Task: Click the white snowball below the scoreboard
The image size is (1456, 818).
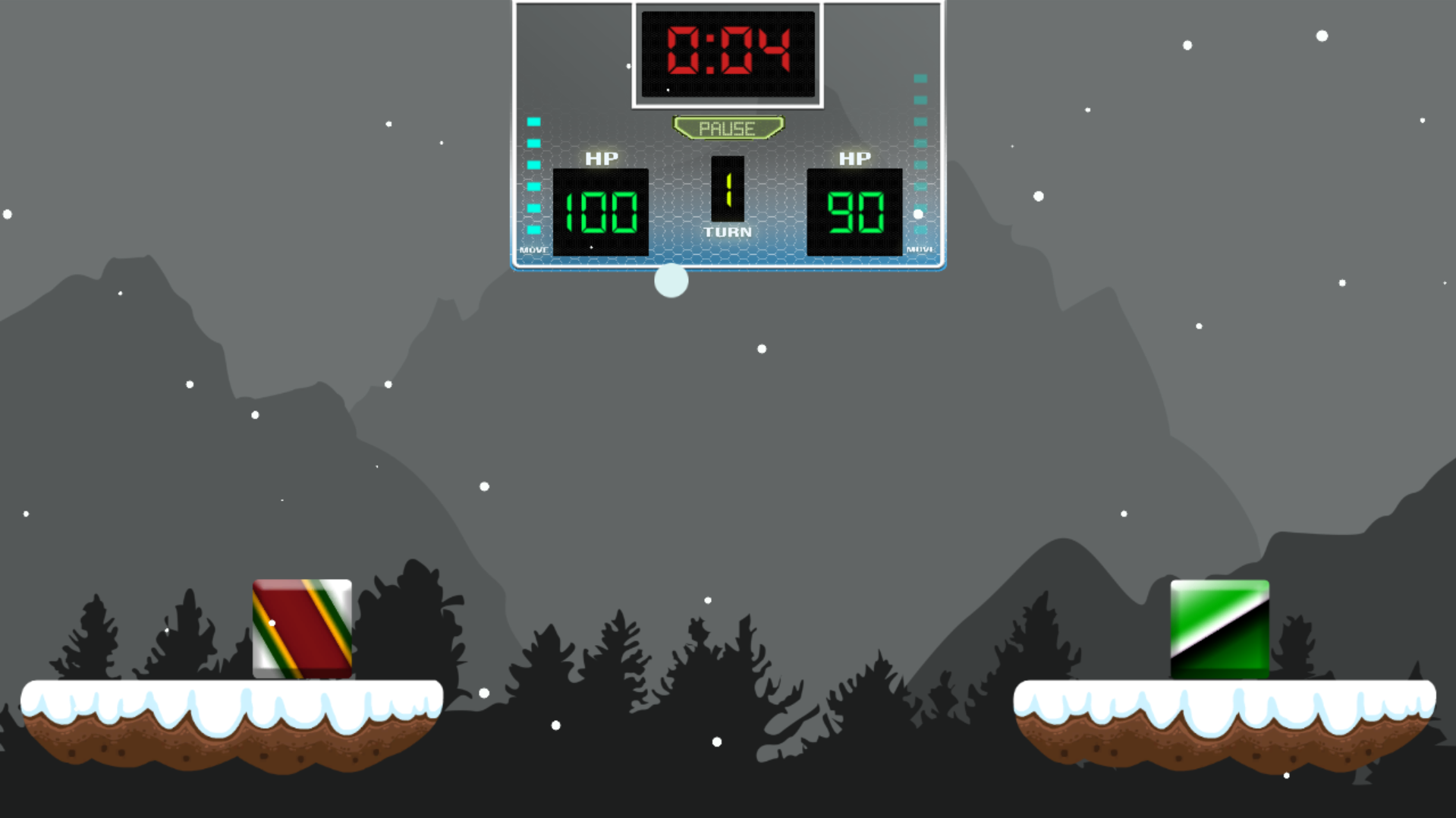Action: [671, 282]
